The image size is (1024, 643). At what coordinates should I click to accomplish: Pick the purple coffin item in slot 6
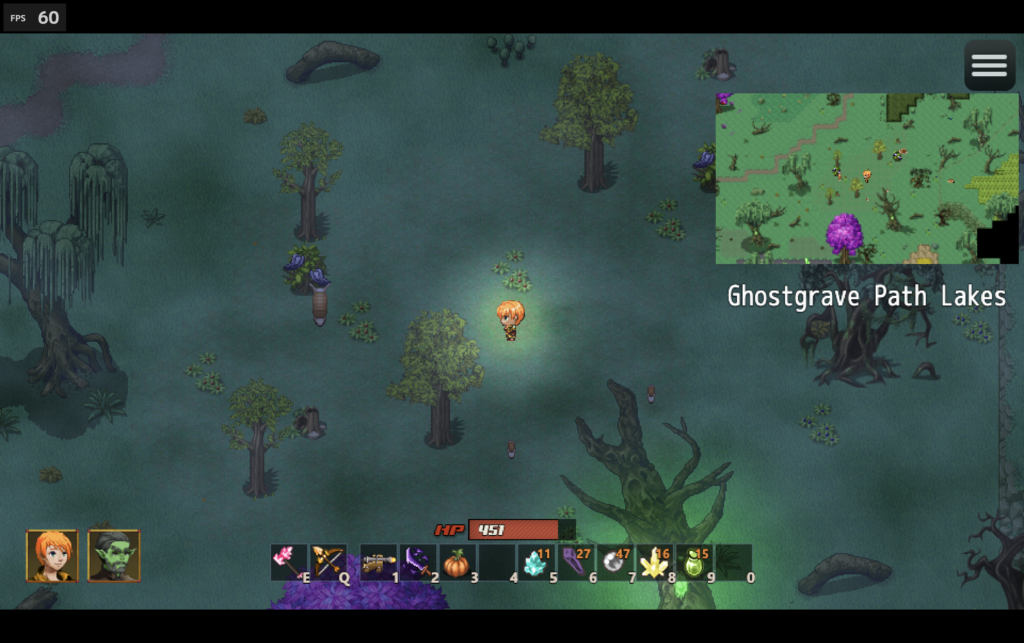point(575,562)
